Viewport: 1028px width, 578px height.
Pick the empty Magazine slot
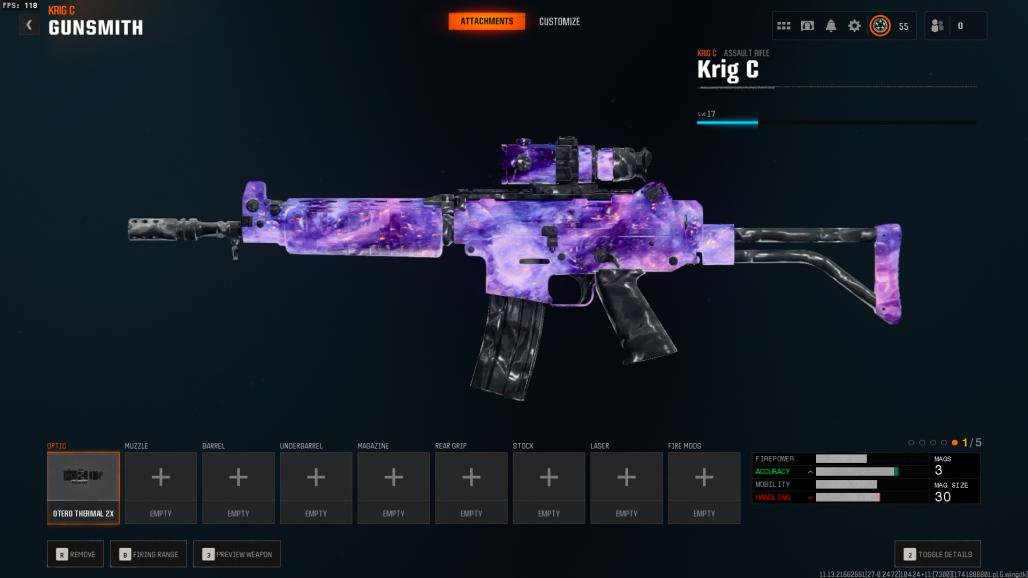(394, 487)
